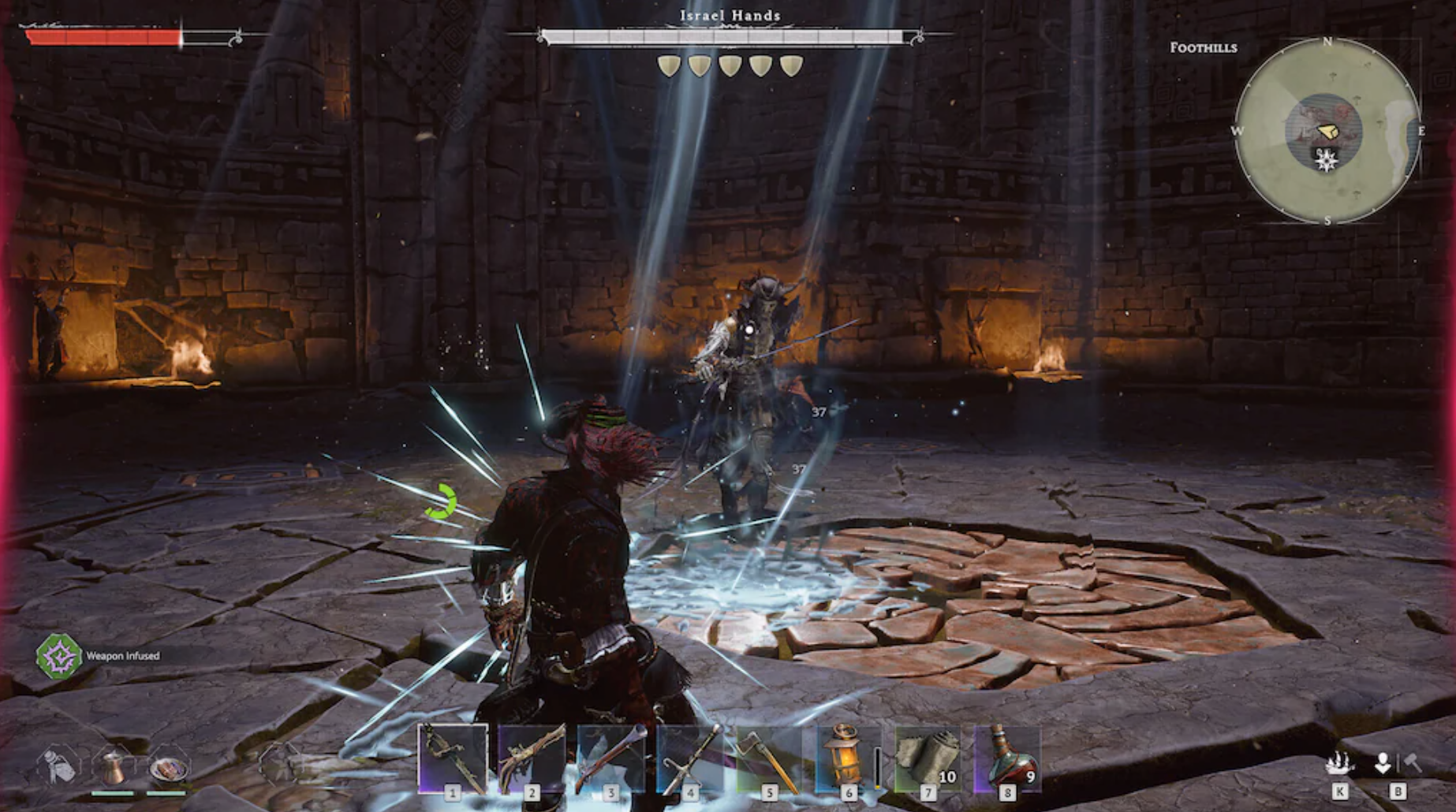Image resolution: width=1456 pixels, height=812 pixels.
Task: Switch to the rapier in slot 4
Action: 690,758
